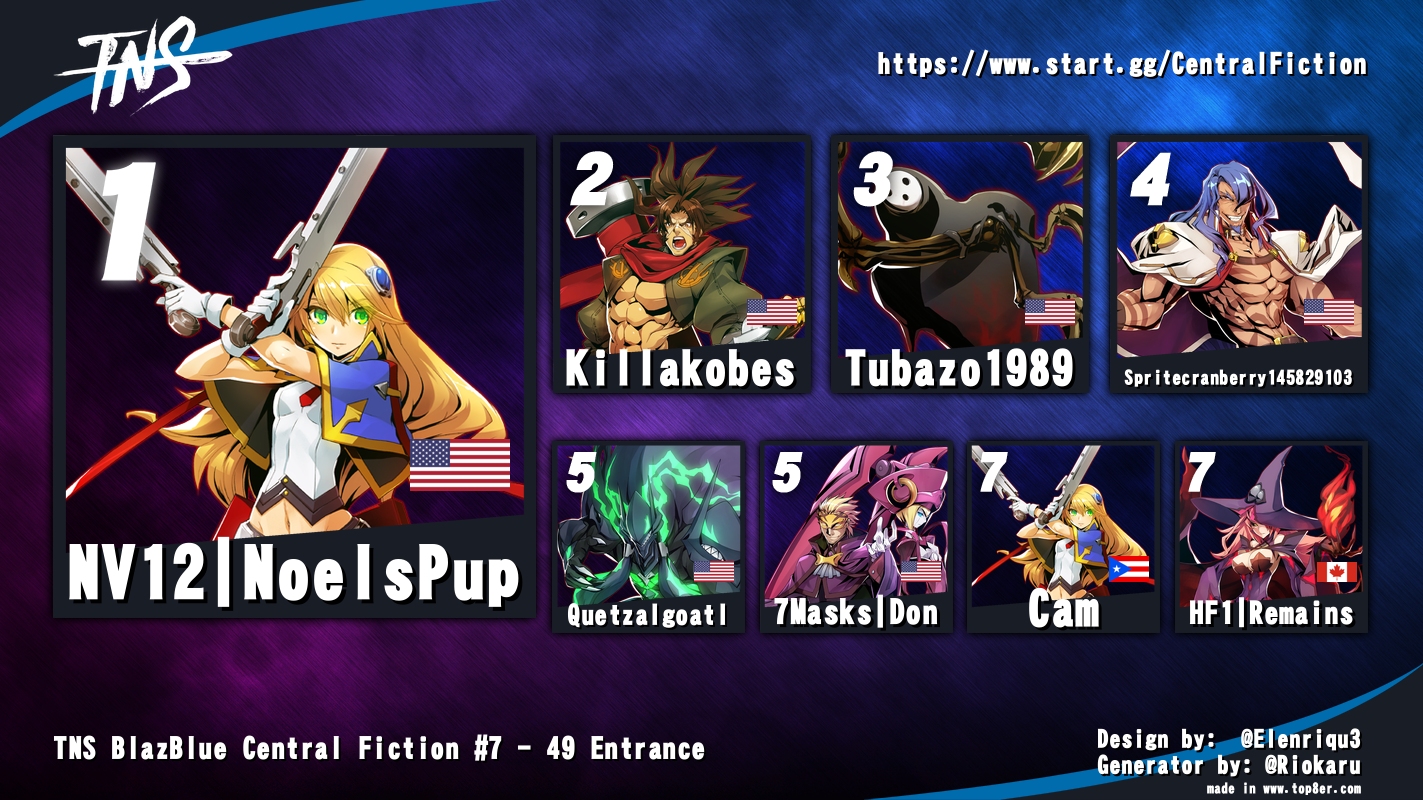Choose the 7Masks|Don player card
This screenshot has height=800, width=1423.
coord(856,537)
